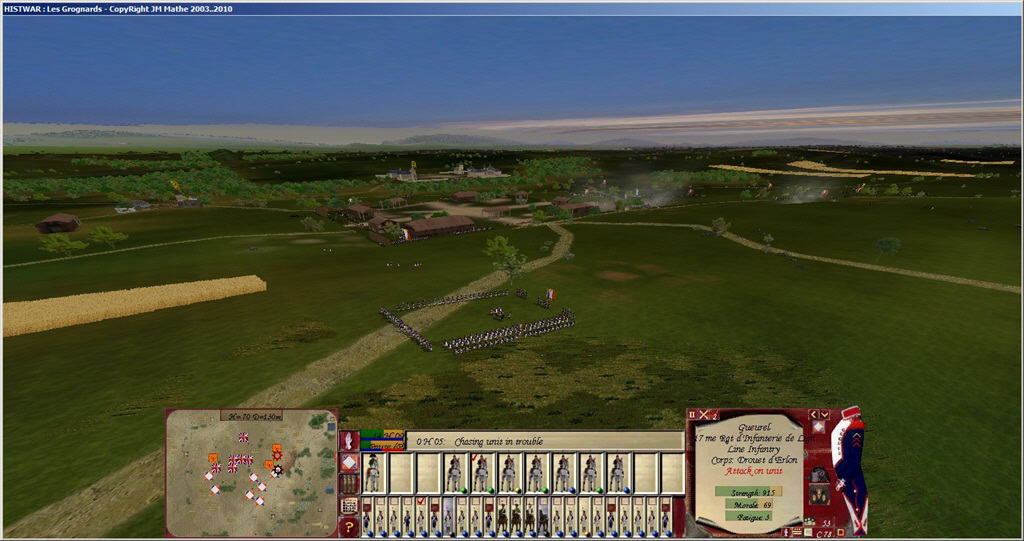Open the soldiers formation icon

point(349,484)
